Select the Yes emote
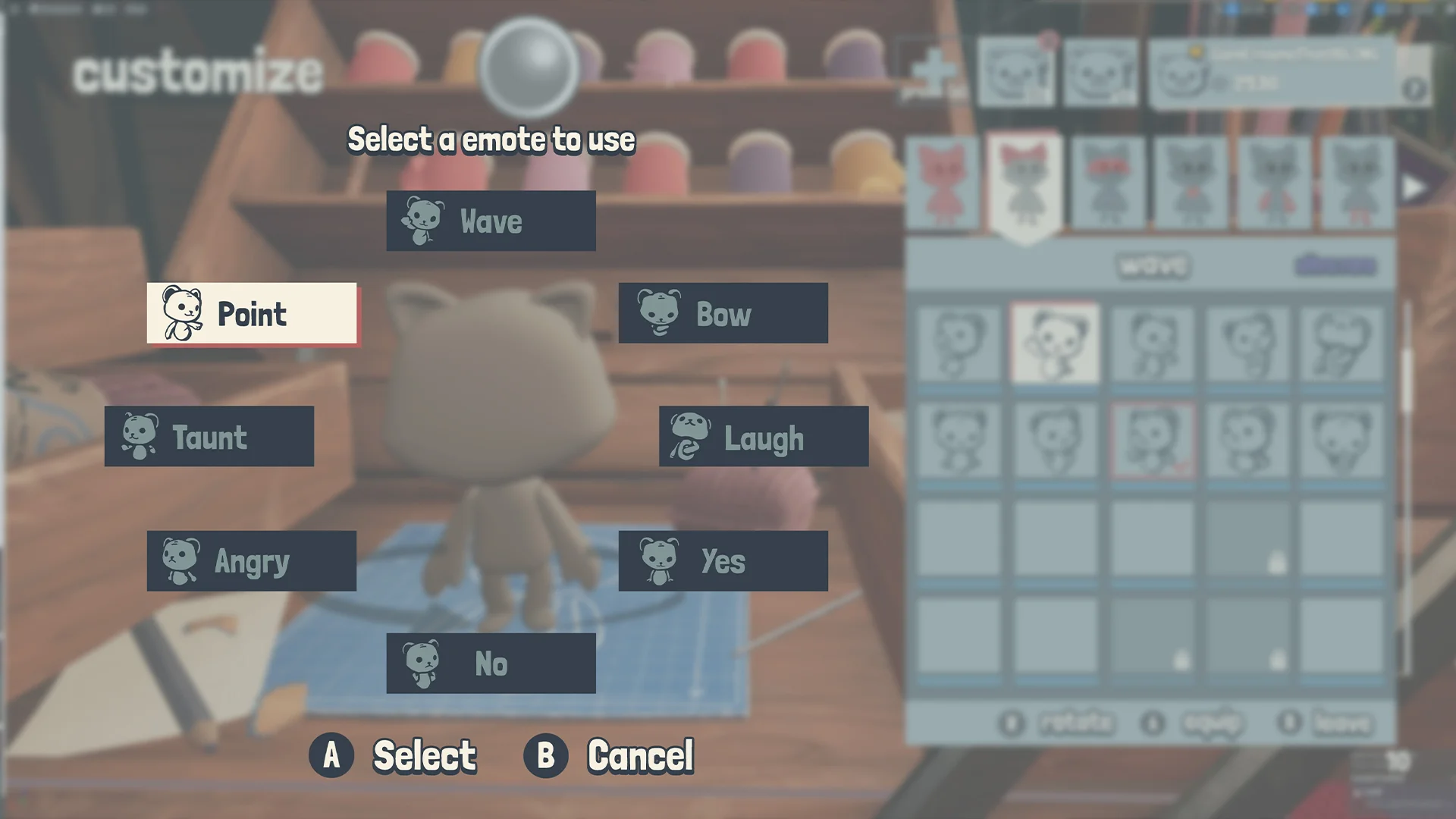The width and height of the screenshot is (1456, 819). (x=722, y=560)
